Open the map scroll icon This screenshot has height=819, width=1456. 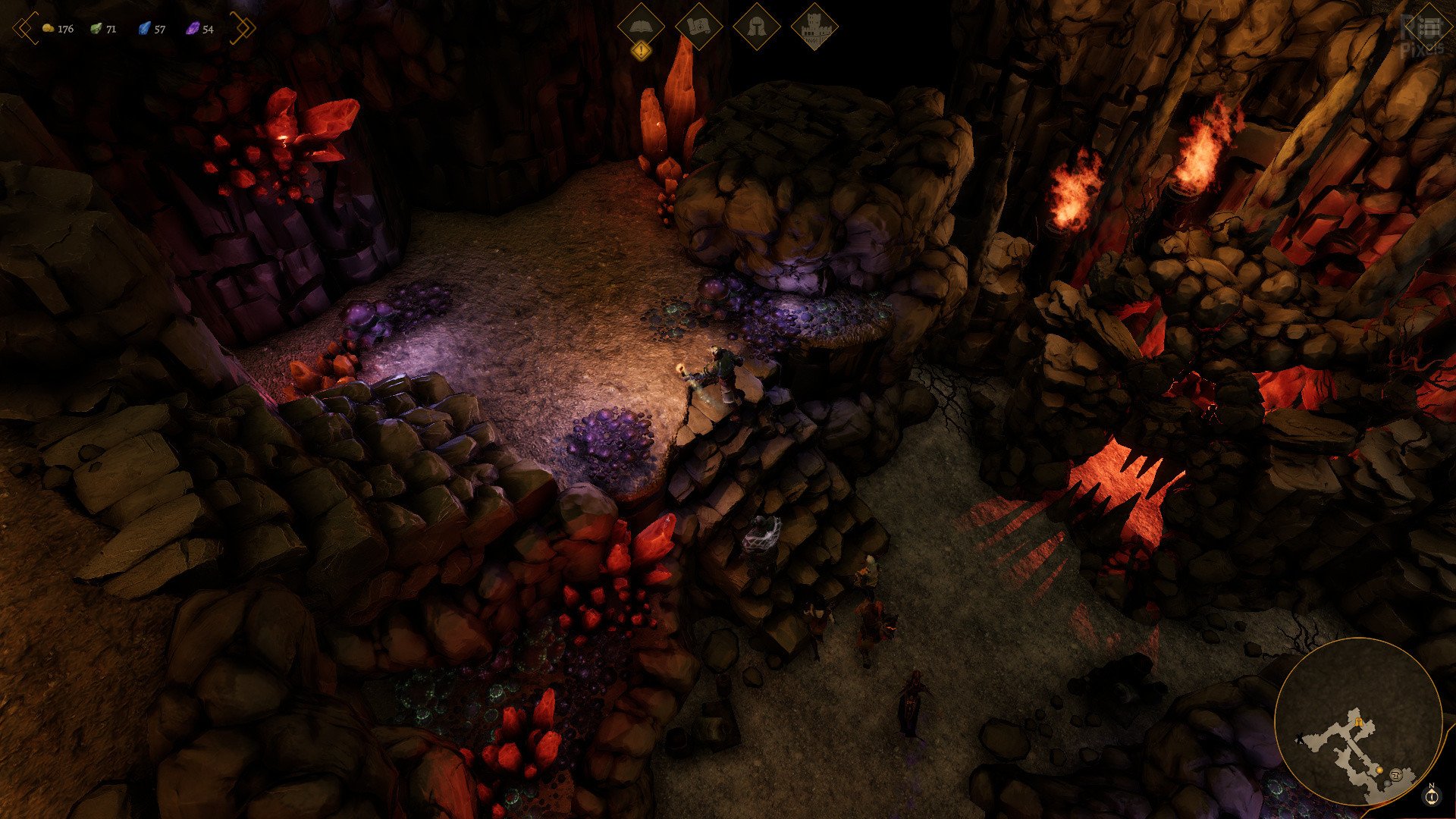coord(698,27)
